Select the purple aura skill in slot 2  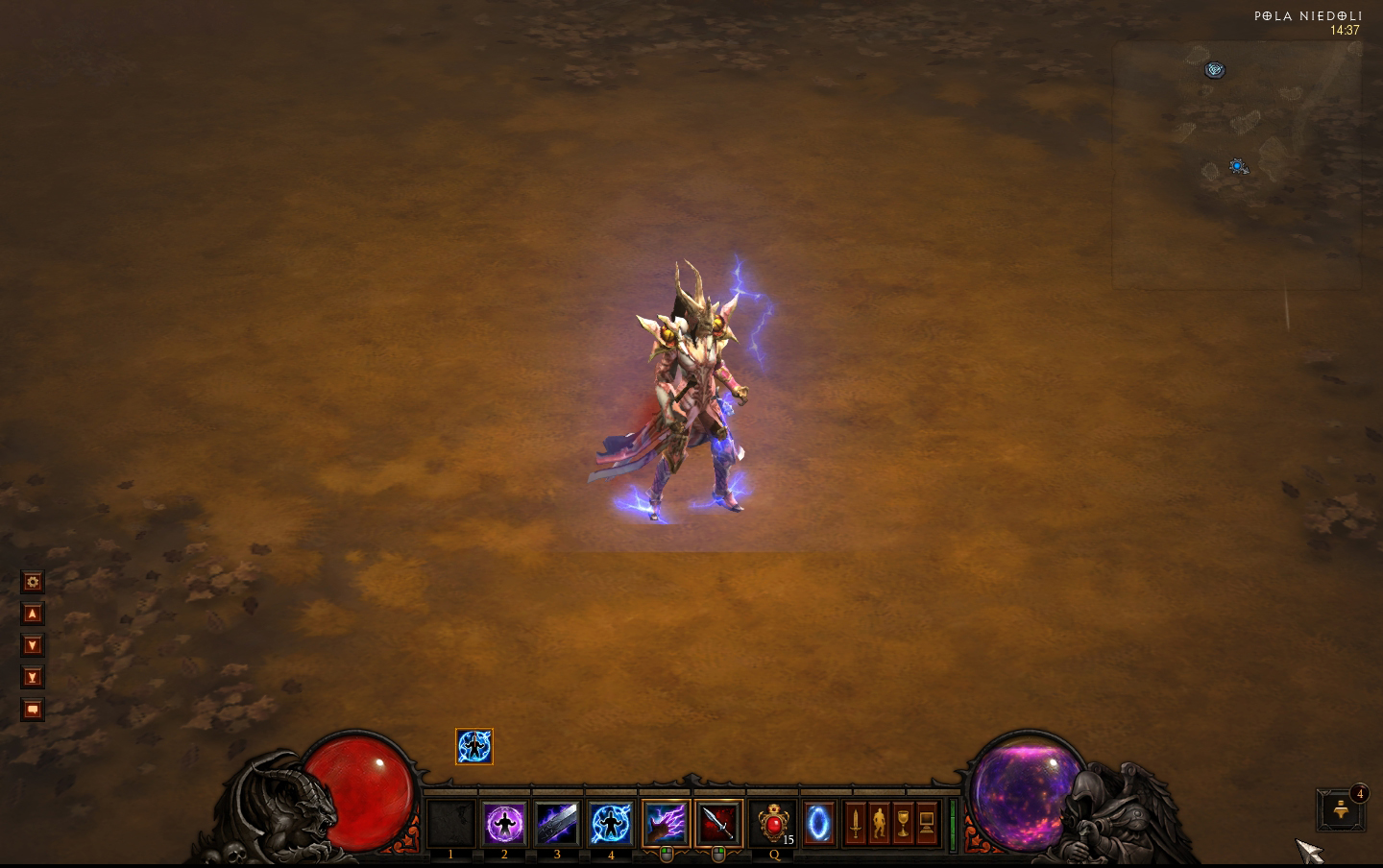coord(504,824)
